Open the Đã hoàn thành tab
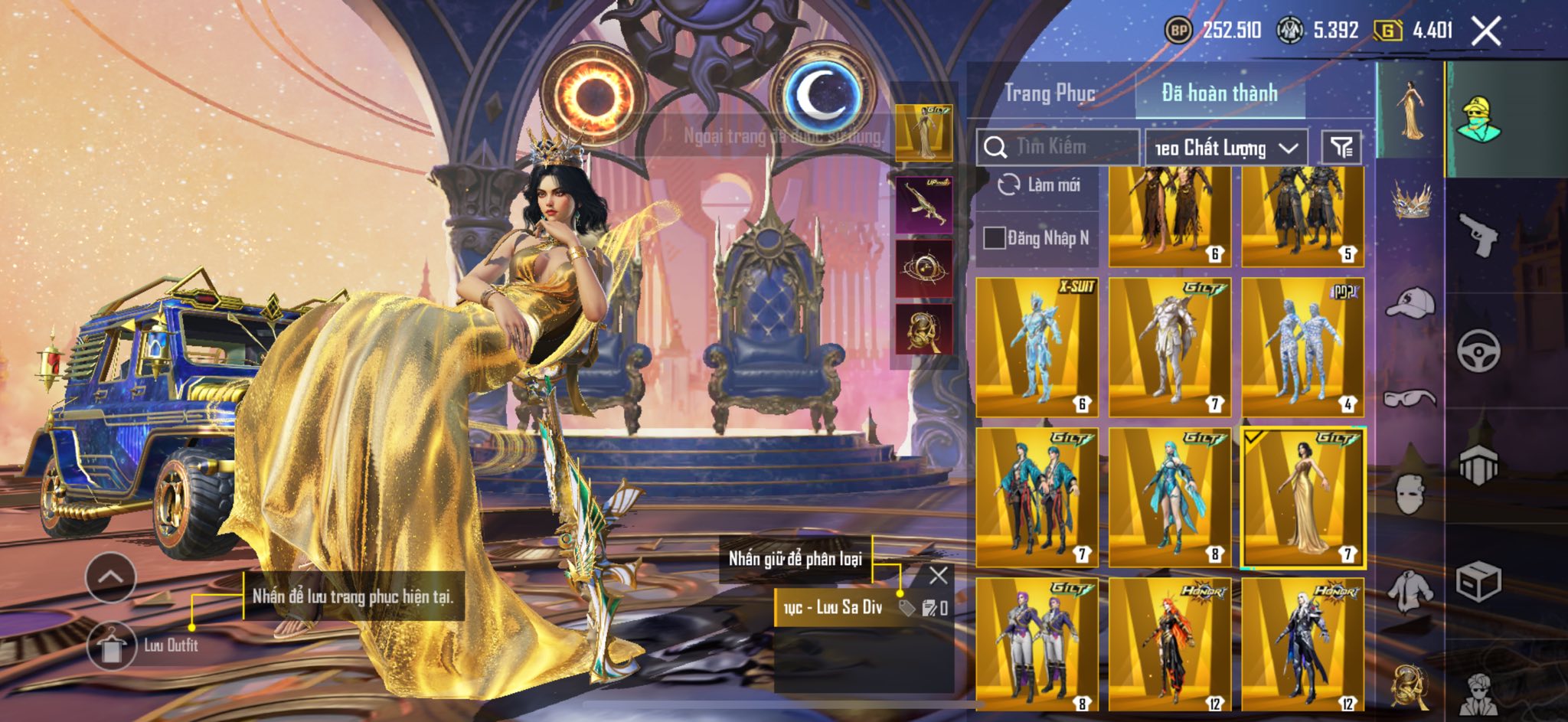1568x722 pixels. (x=1219, y=93)
